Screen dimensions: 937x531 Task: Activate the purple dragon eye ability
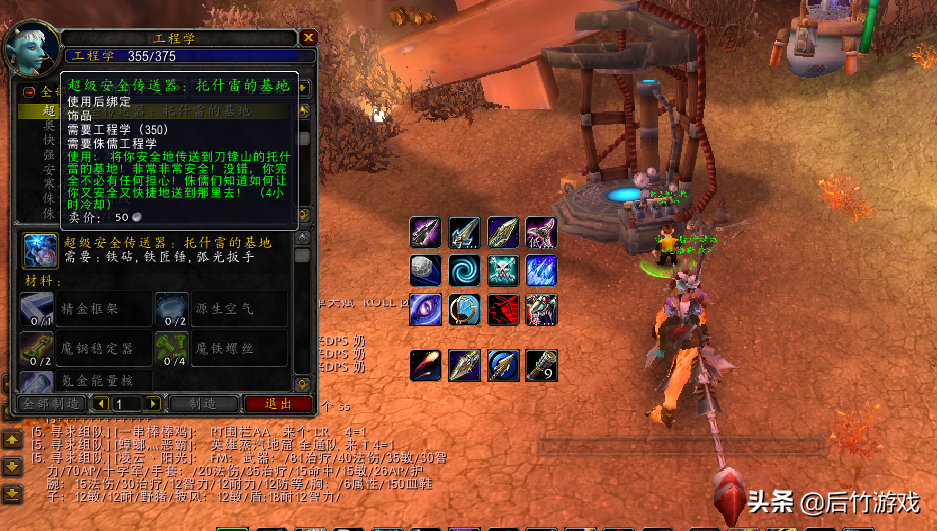(x=425, y=310)
